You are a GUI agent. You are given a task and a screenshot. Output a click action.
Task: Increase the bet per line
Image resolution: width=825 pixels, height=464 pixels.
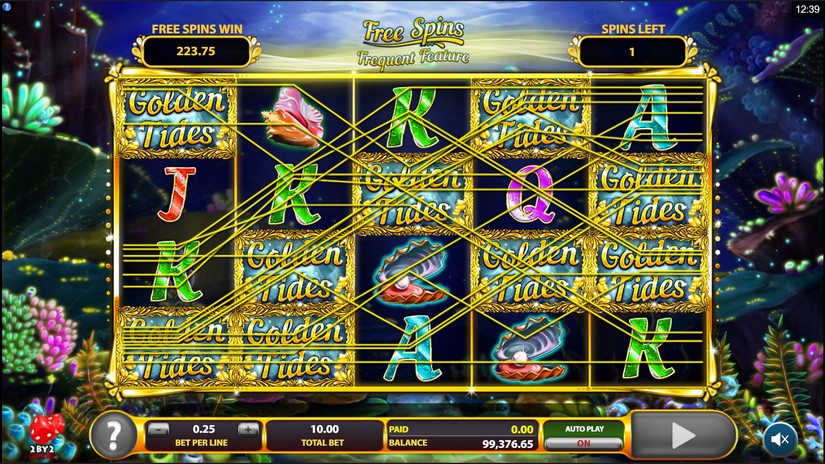(248, 429)
